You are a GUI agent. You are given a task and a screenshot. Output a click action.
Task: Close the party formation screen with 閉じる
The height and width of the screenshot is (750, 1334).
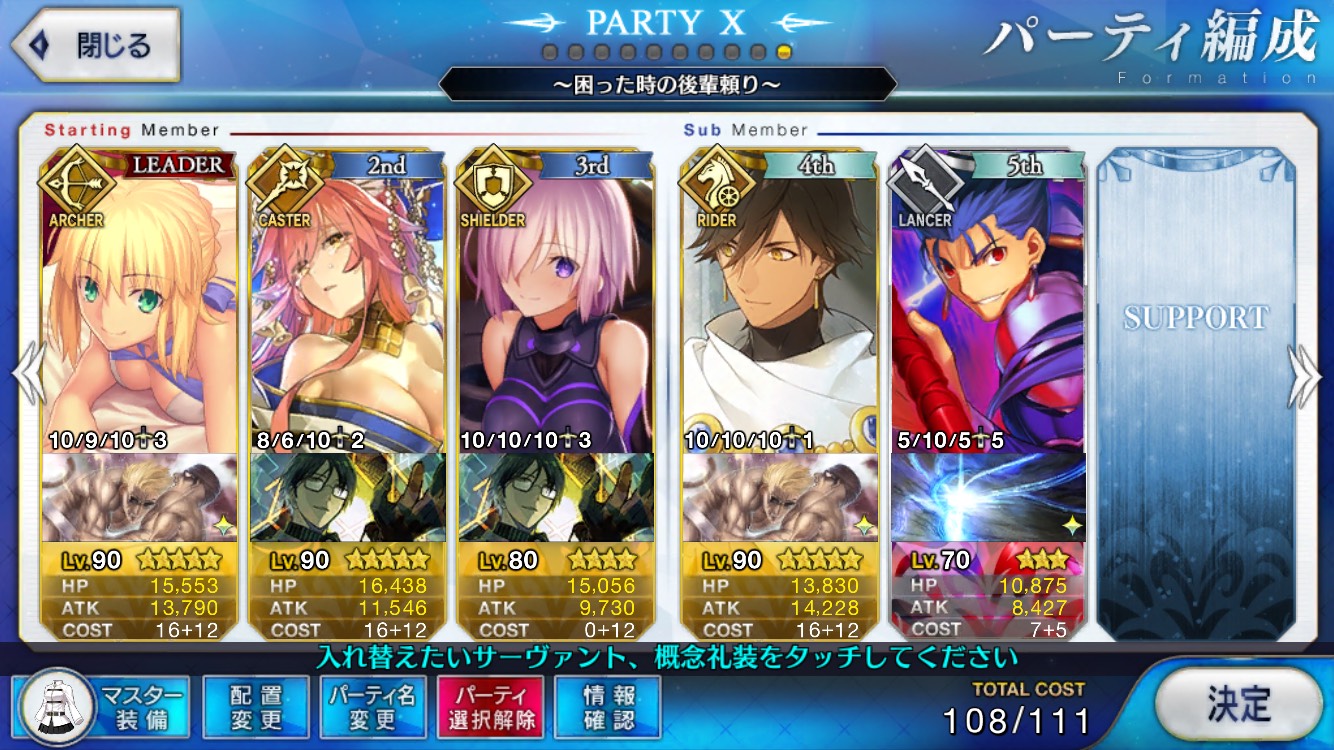click(x=95, y=45)
